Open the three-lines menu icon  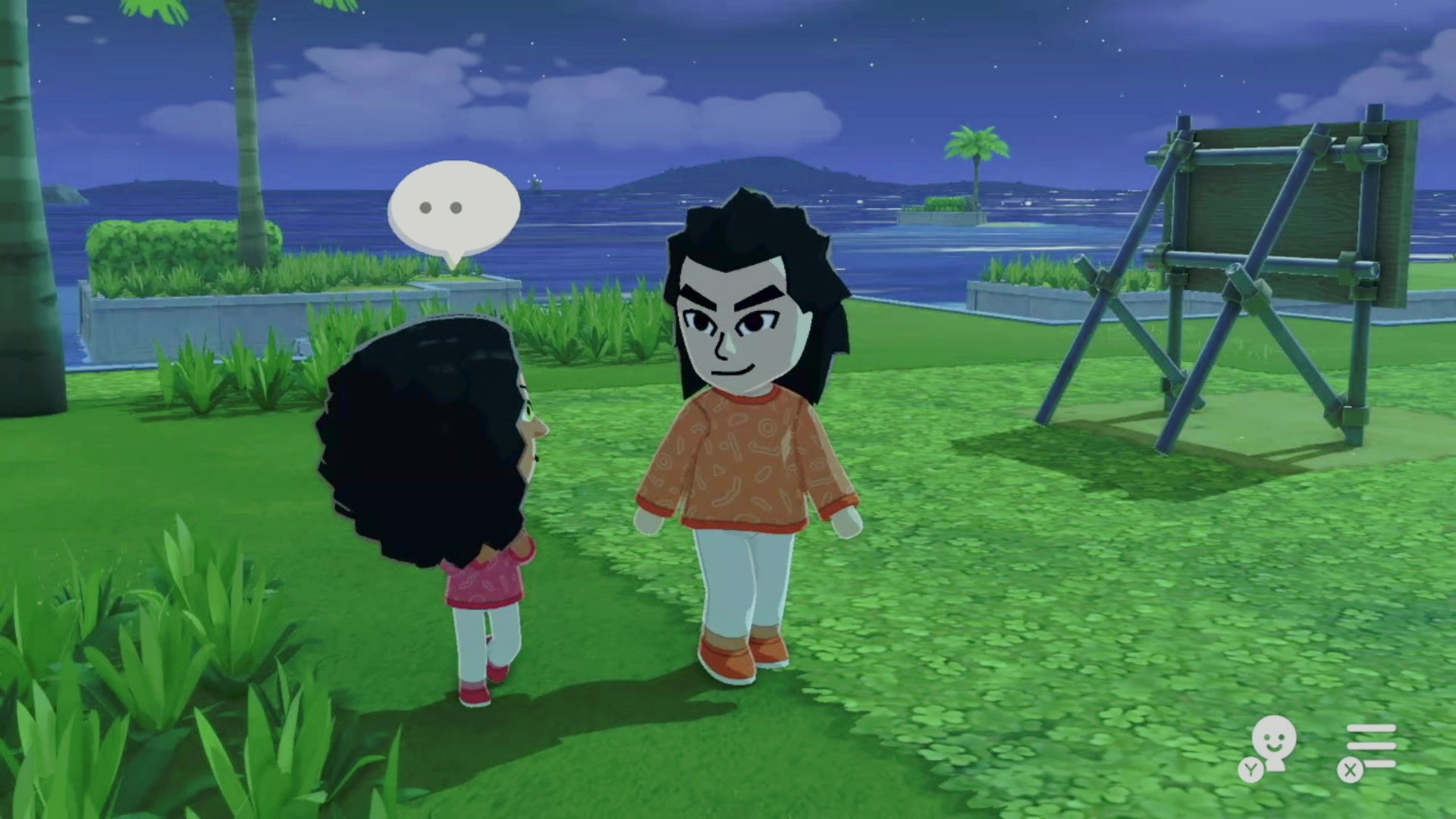(1370, 747)
